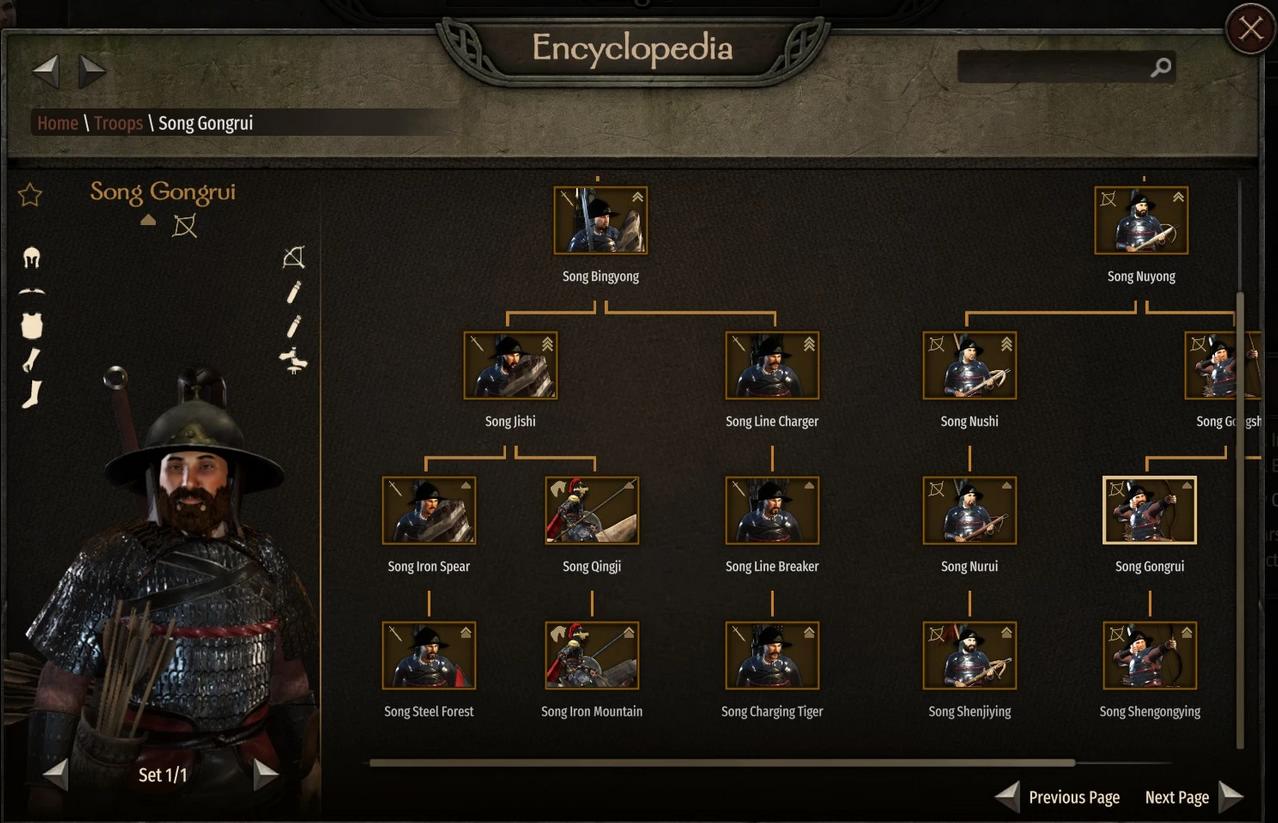View the Song Iron Mountain troop

pyautogui.click(x=592, y=655)
